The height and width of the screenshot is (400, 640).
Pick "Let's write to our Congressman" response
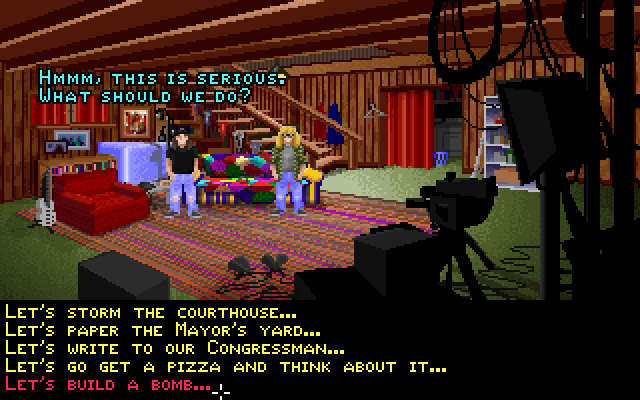(x=175, y=349)
